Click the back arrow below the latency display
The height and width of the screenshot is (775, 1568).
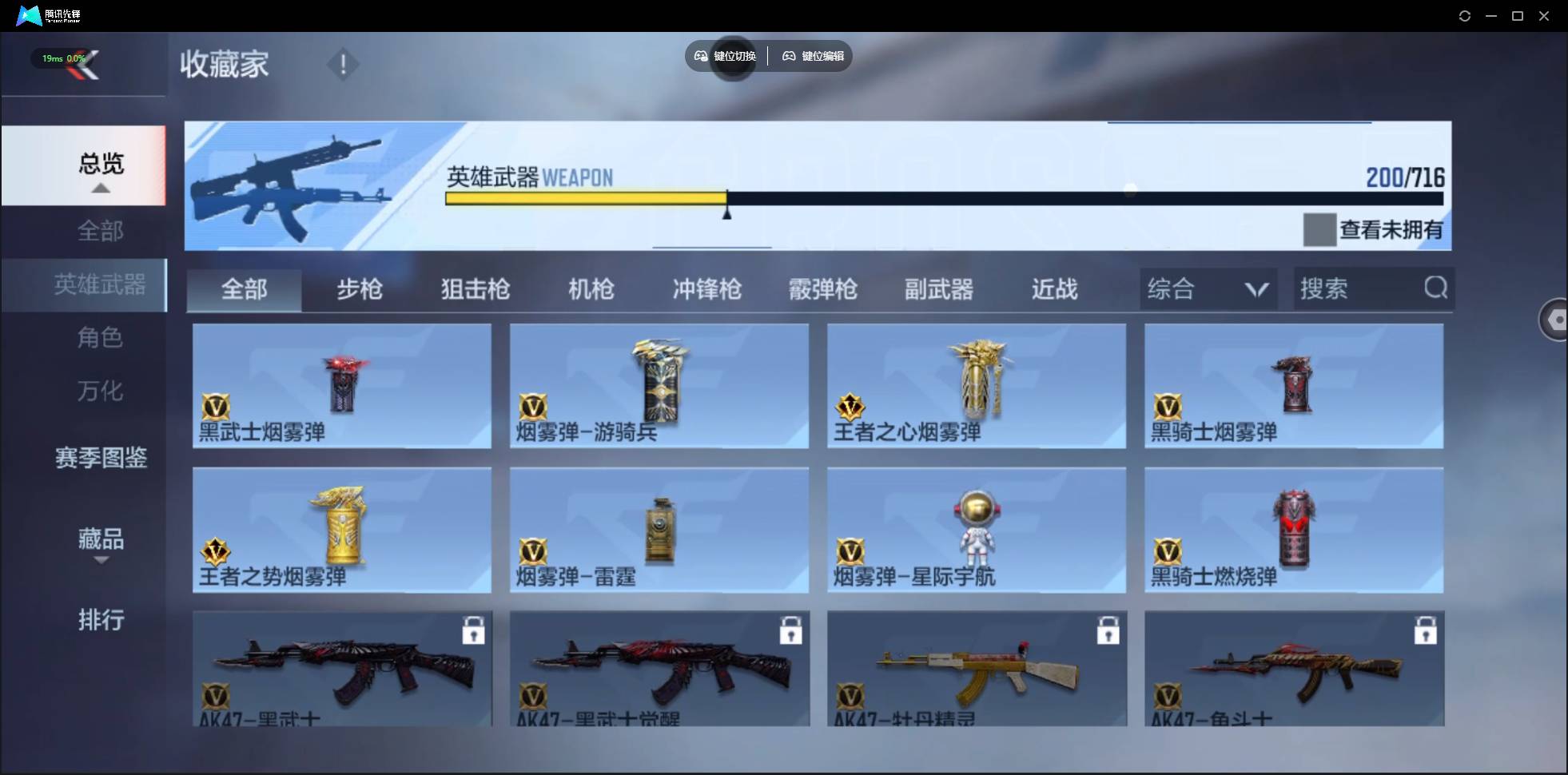click(x=88, y=66)
